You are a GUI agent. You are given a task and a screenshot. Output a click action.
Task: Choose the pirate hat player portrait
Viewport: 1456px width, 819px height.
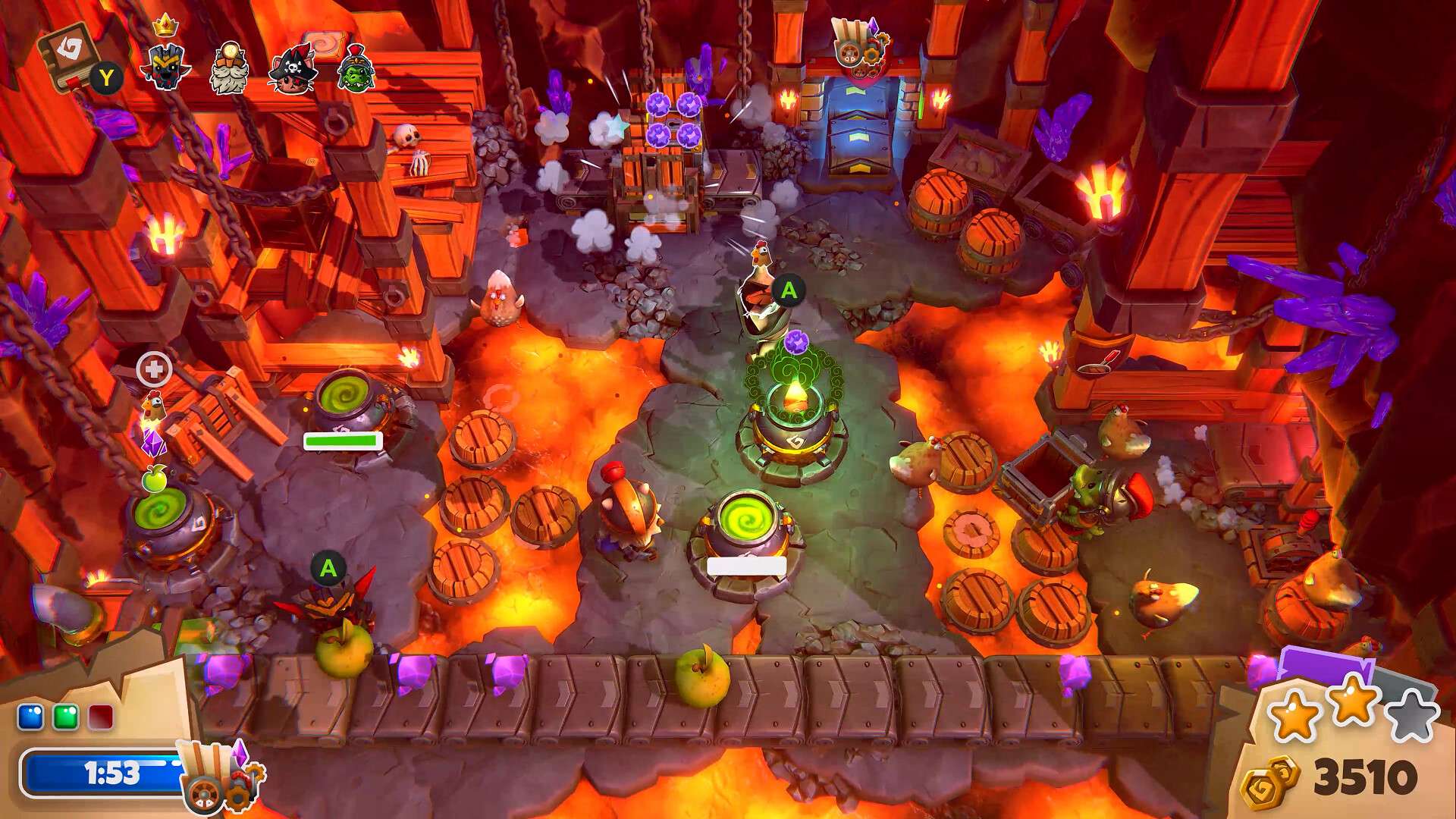click(293, 70)
